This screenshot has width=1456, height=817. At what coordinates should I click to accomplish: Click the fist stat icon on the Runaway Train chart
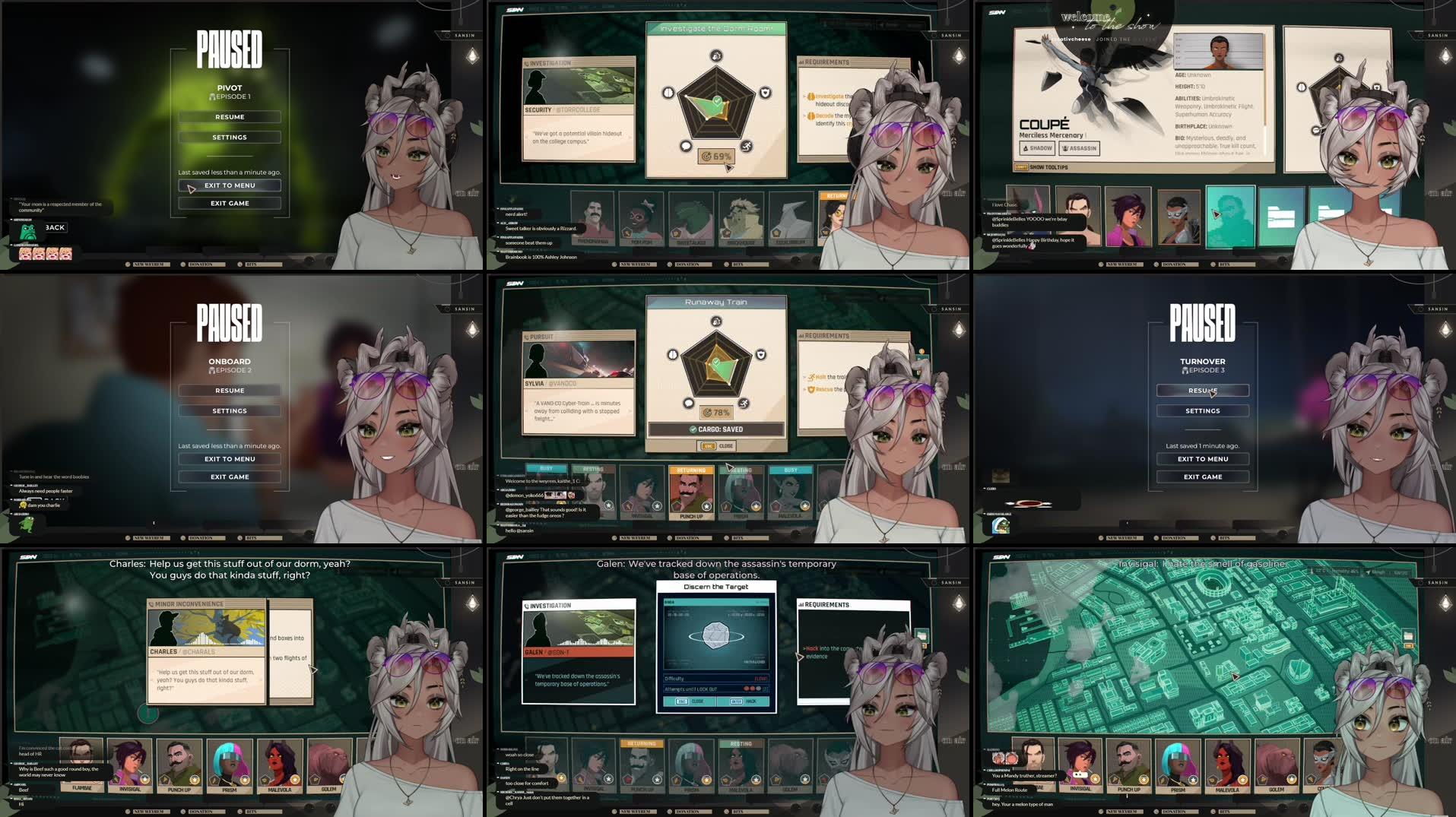click(716, 322)
